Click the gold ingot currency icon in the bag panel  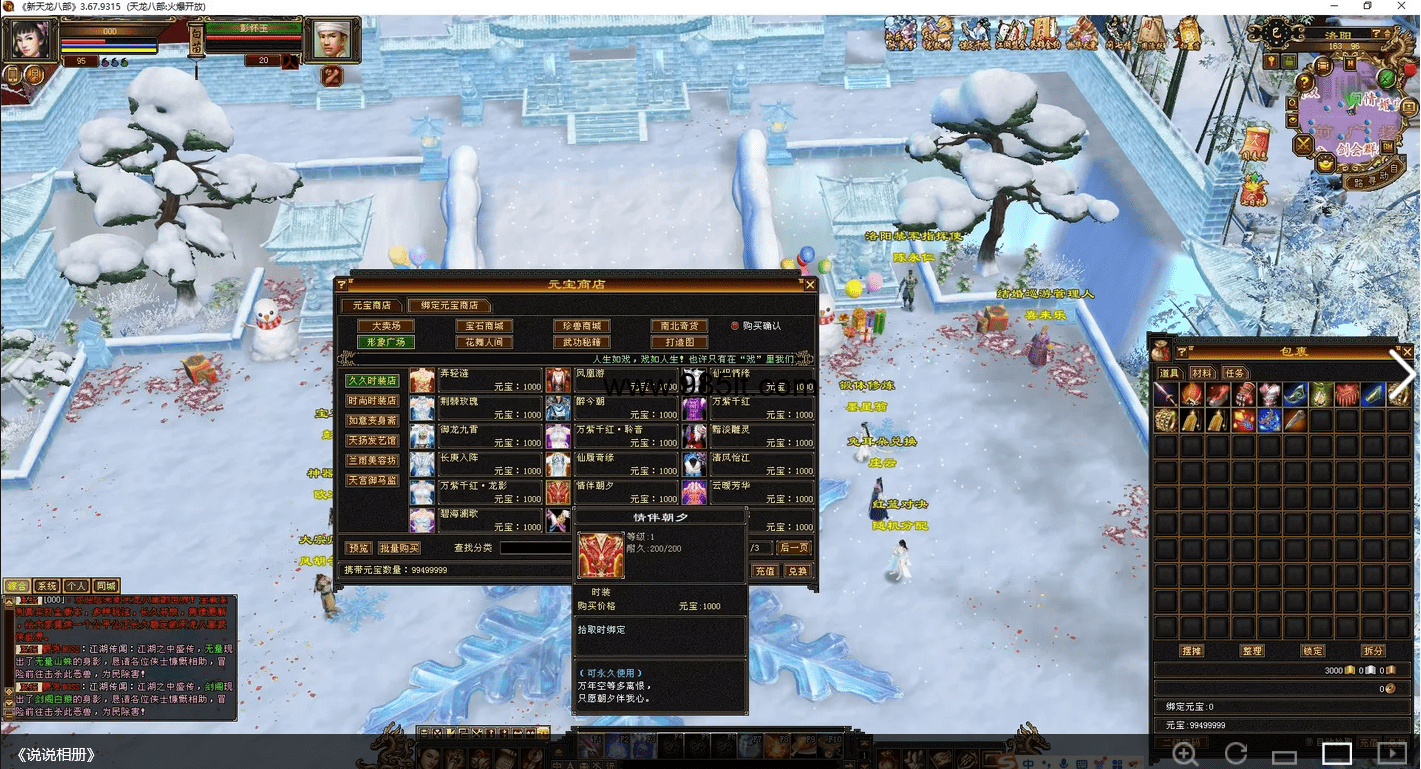point(1349,671)
